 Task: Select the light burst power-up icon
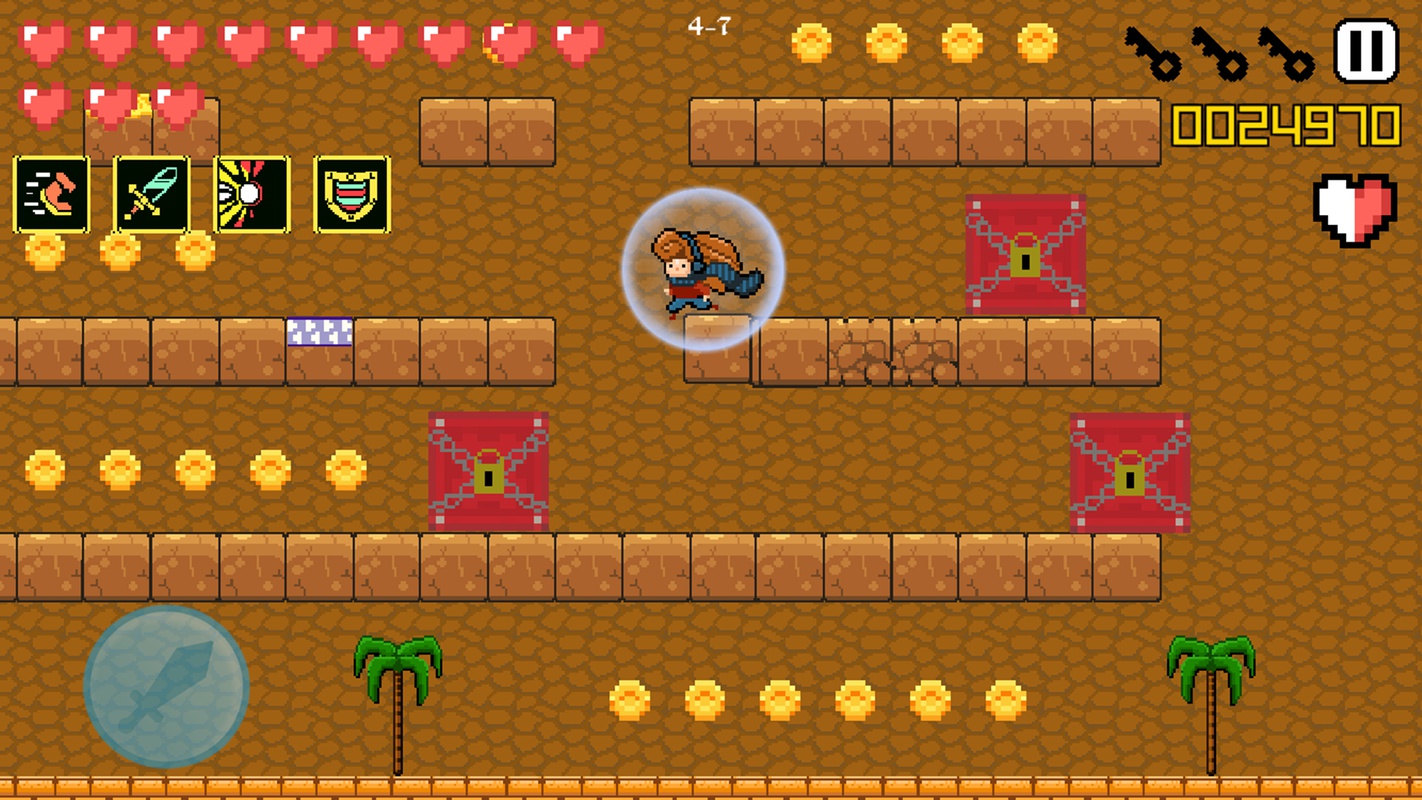pos(252,194)
